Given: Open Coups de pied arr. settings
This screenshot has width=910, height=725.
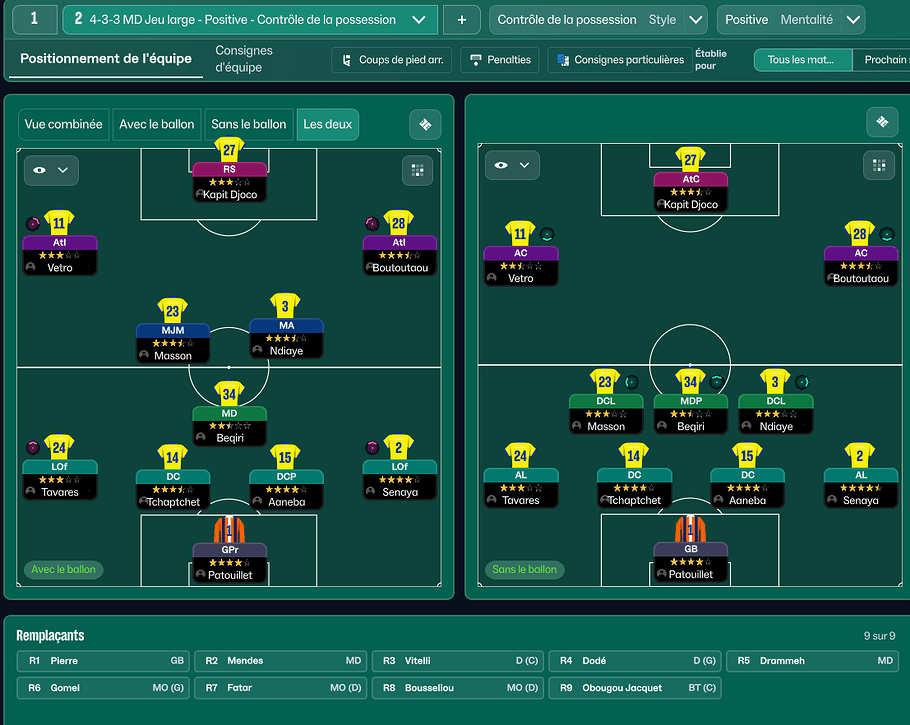Looking at the screenshot, I should point(394,60).
